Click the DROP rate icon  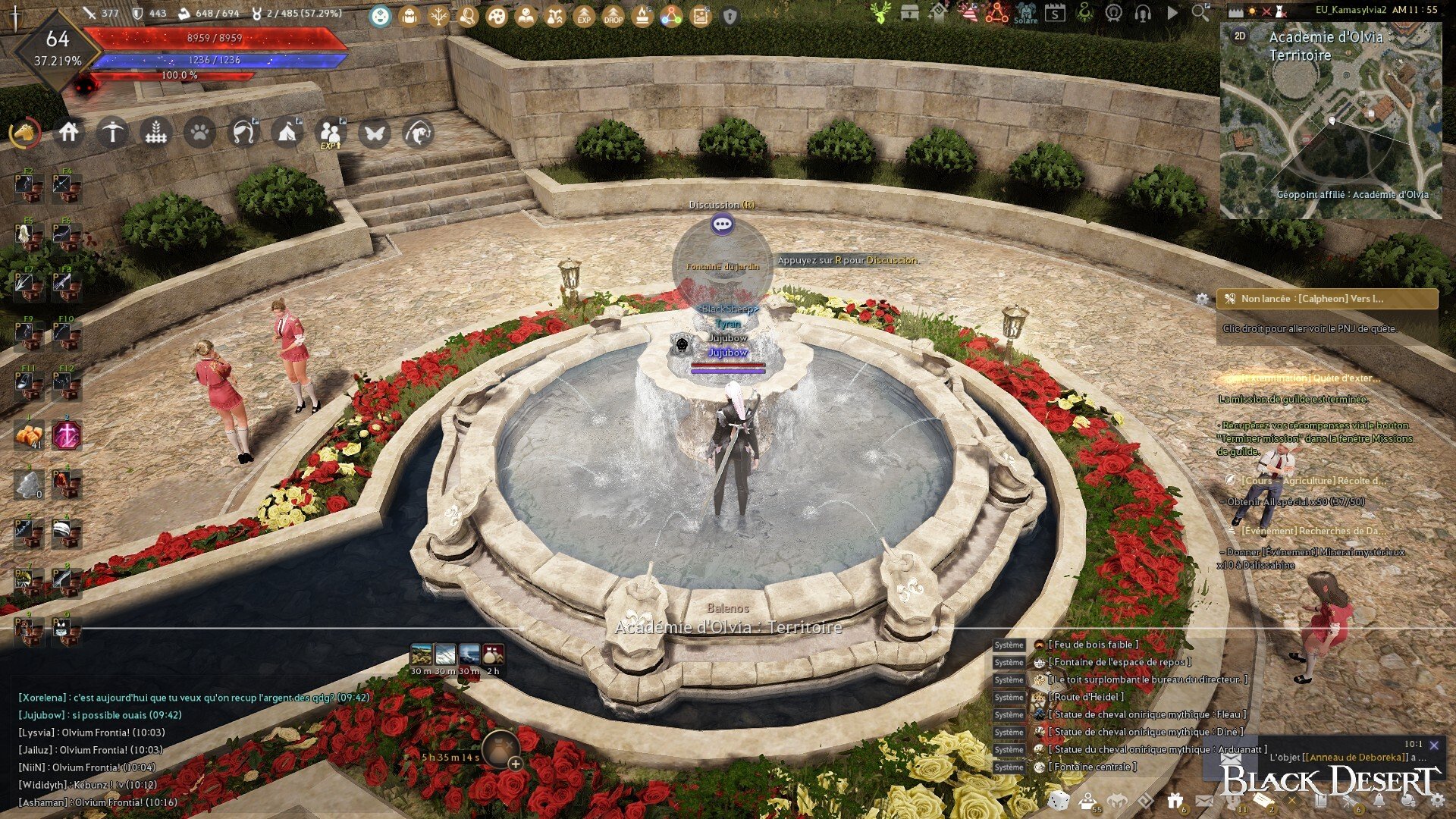click(613, 16)
